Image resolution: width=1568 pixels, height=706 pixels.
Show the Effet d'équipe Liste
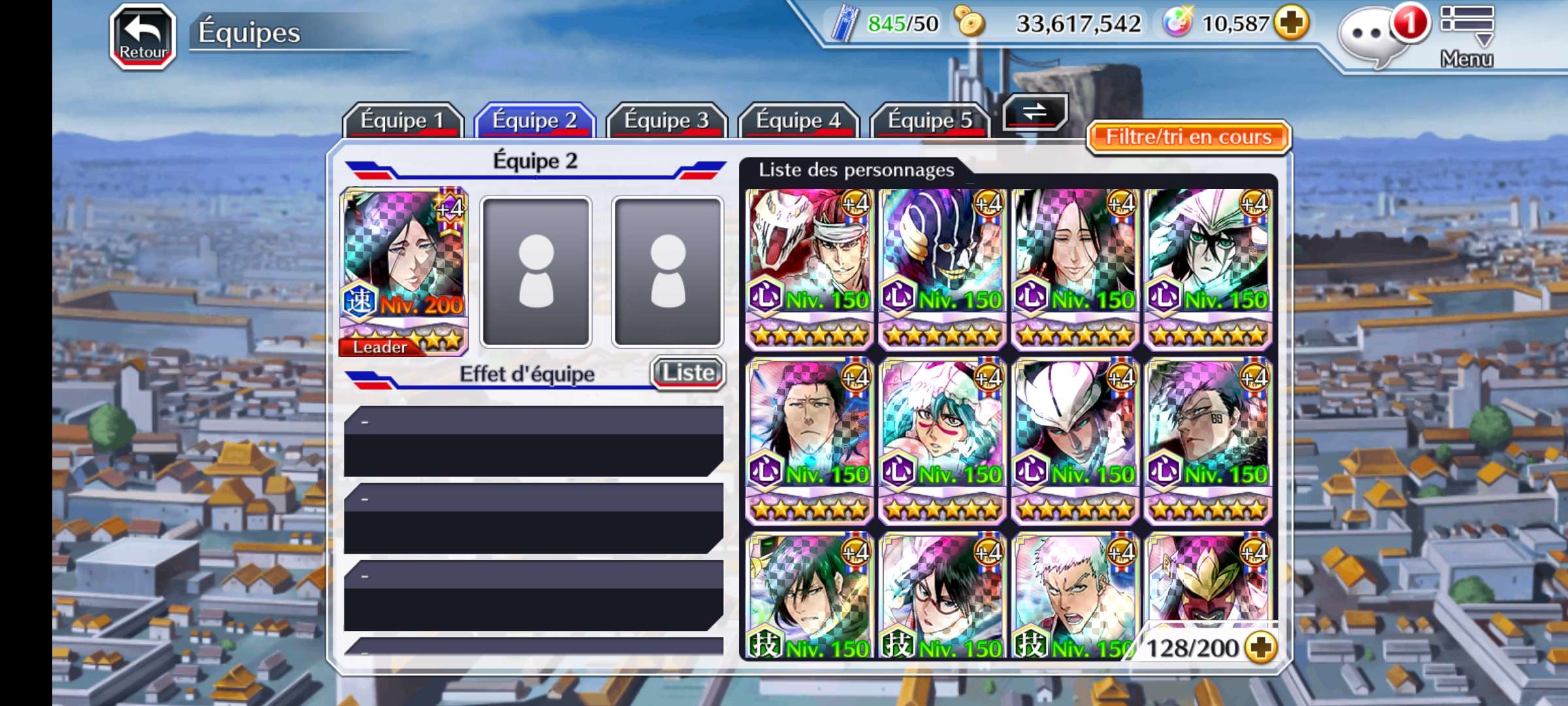(688, 373)
